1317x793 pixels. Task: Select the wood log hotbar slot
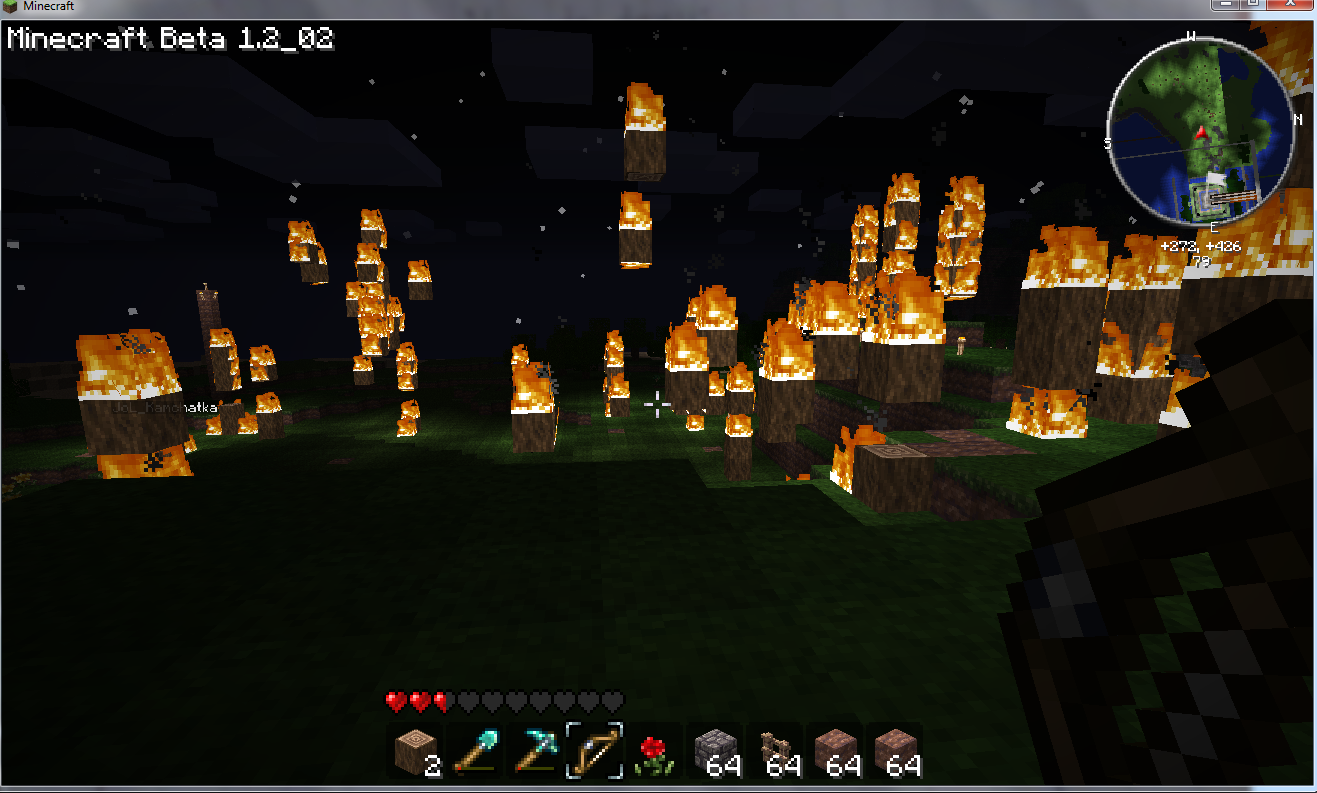point(415,751)
